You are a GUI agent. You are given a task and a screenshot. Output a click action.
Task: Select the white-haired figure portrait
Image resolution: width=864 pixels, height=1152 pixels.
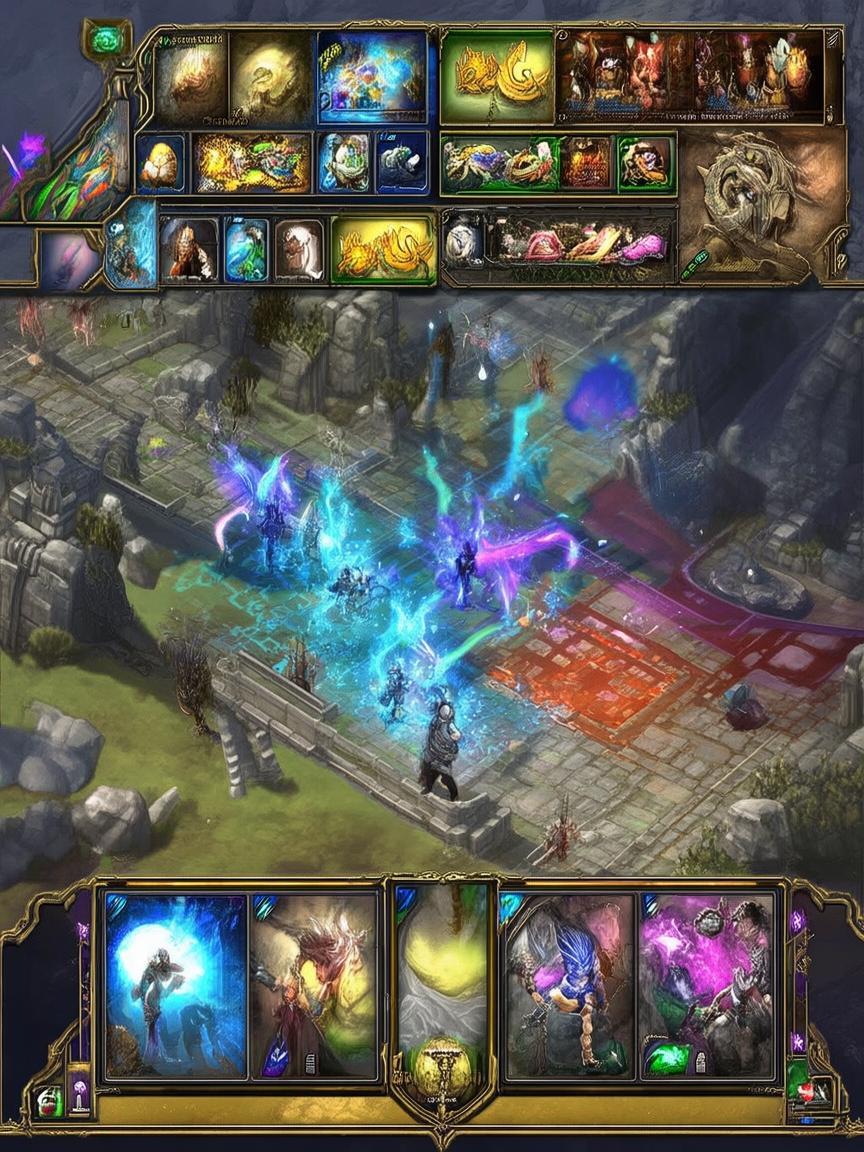(x=299, y=250)
